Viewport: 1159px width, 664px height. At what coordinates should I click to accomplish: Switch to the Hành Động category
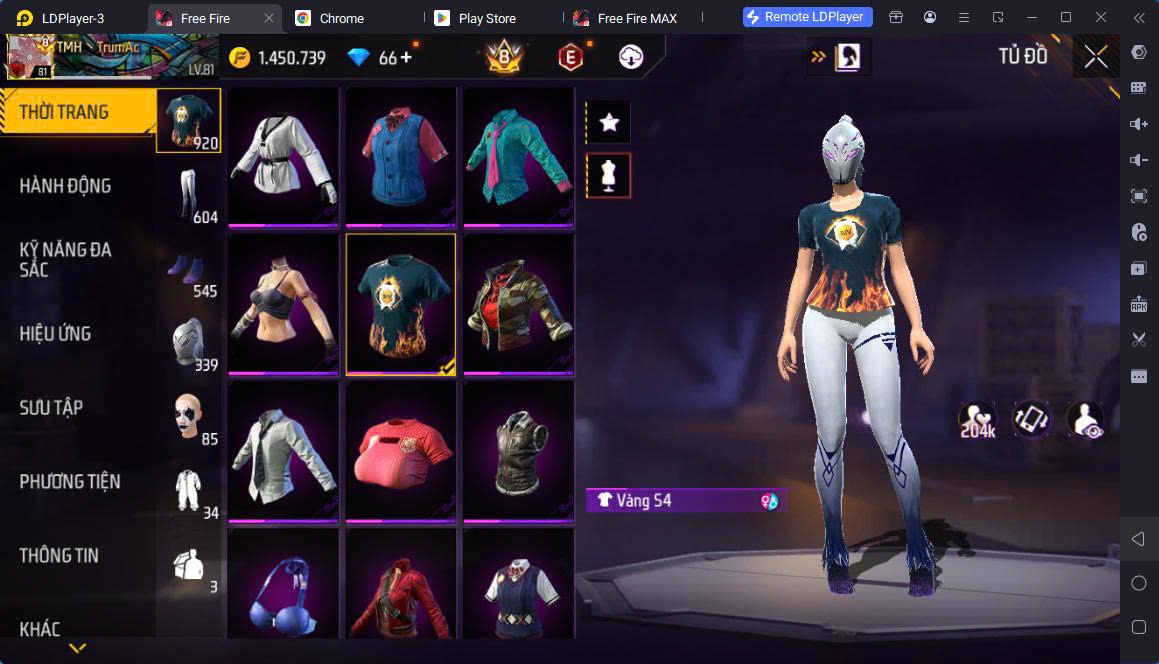pyautogui.click(x=66, y=186)
